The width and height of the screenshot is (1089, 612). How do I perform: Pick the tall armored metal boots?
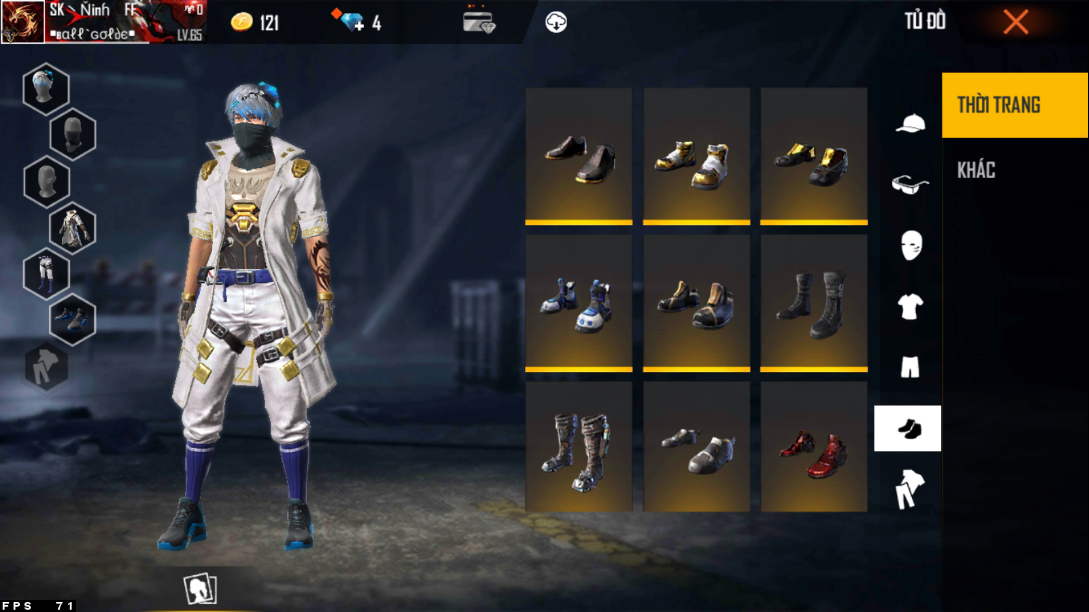(x=579, y=448)
